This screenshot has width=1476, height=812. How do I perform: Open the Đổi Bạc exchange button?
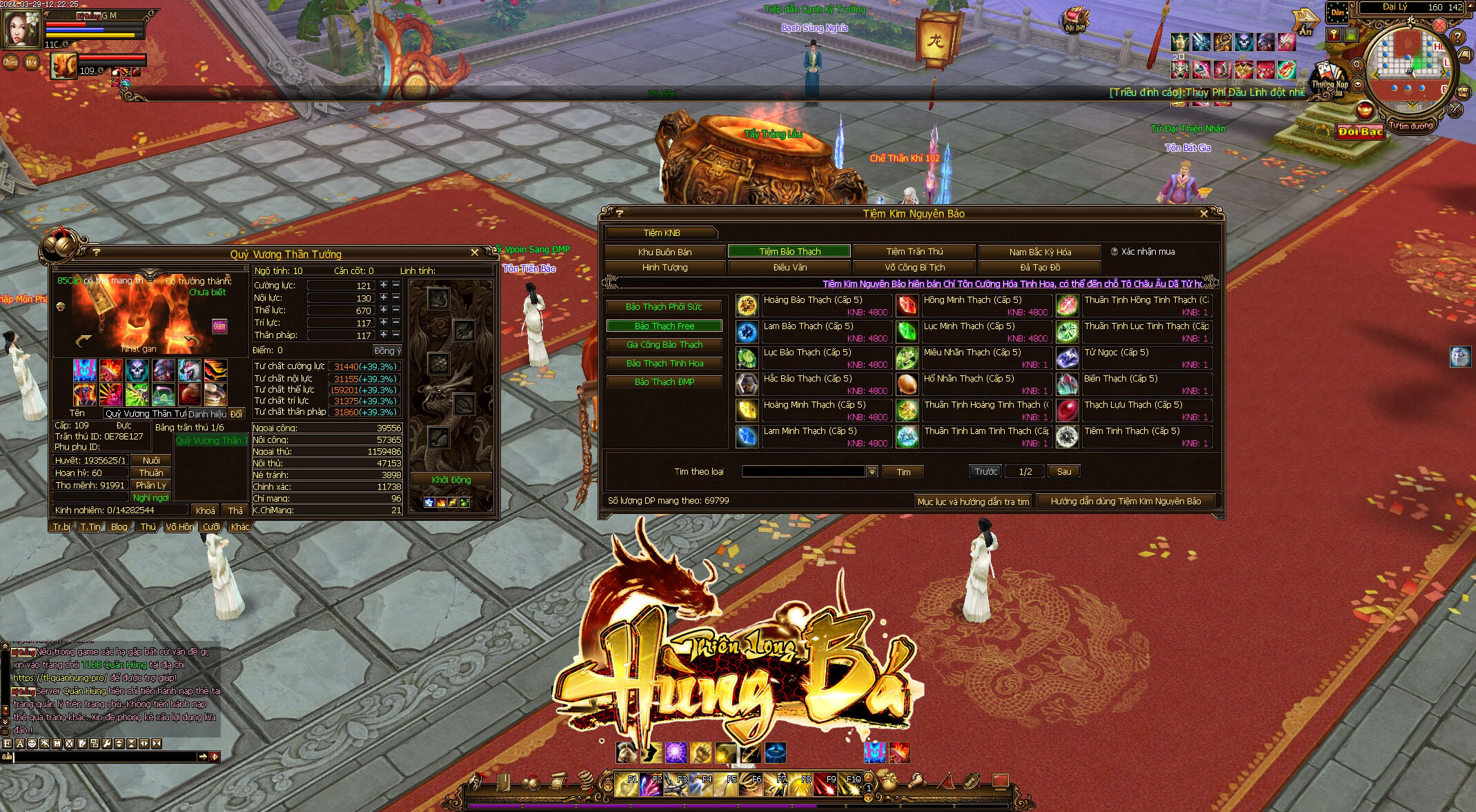tap(1359, 132)
